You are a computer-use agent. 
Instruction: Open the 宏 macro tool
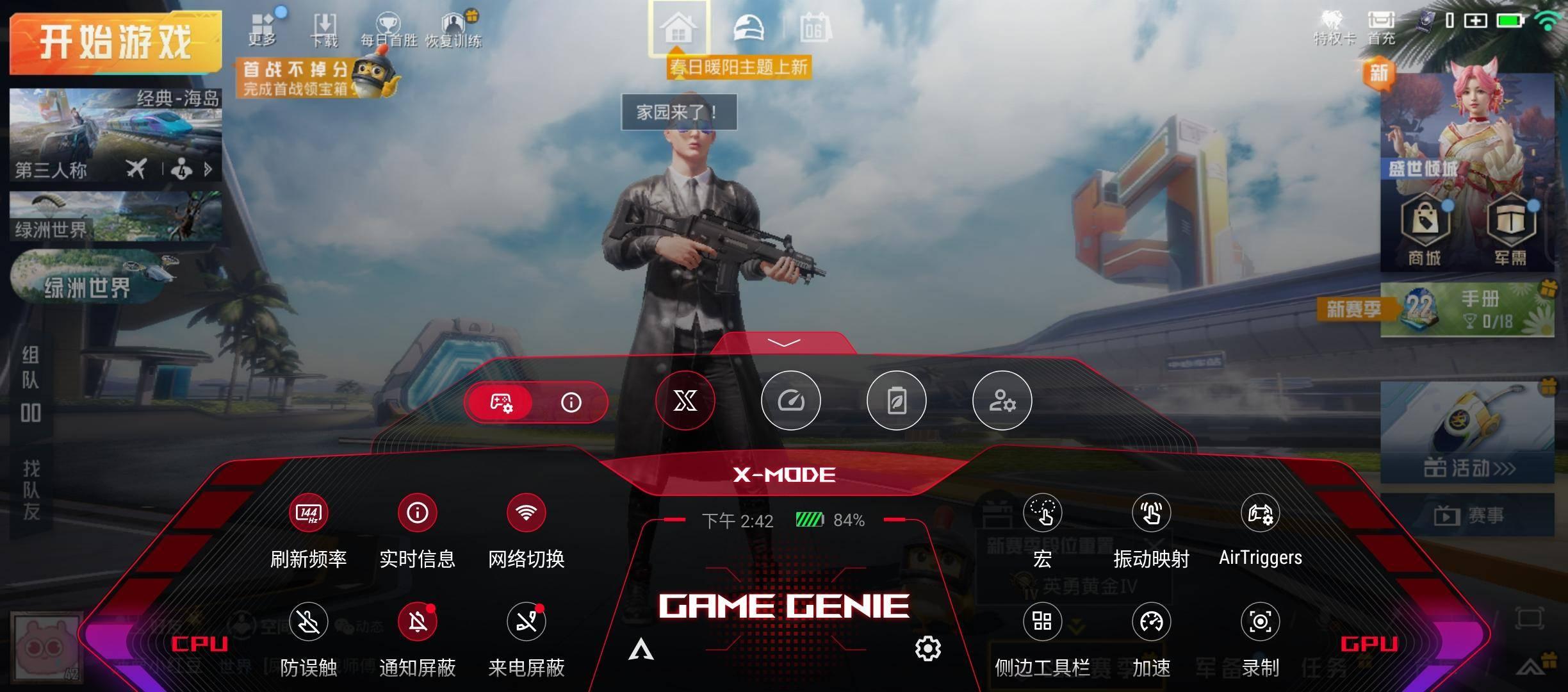(1042, 513)
